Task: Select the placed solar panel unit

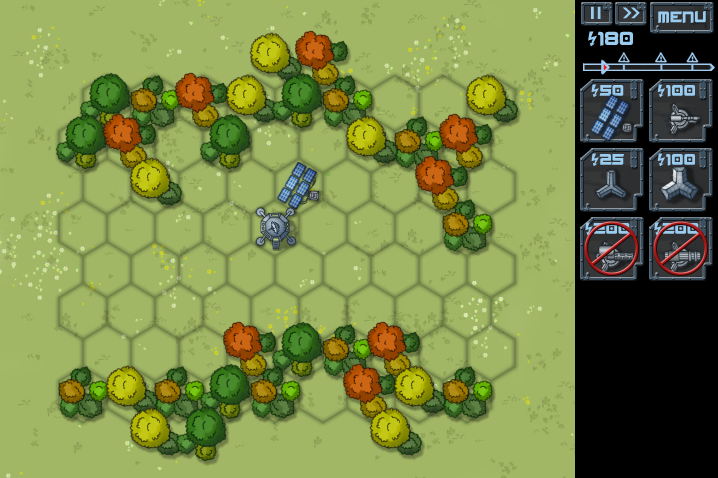Action: point(298,186)
